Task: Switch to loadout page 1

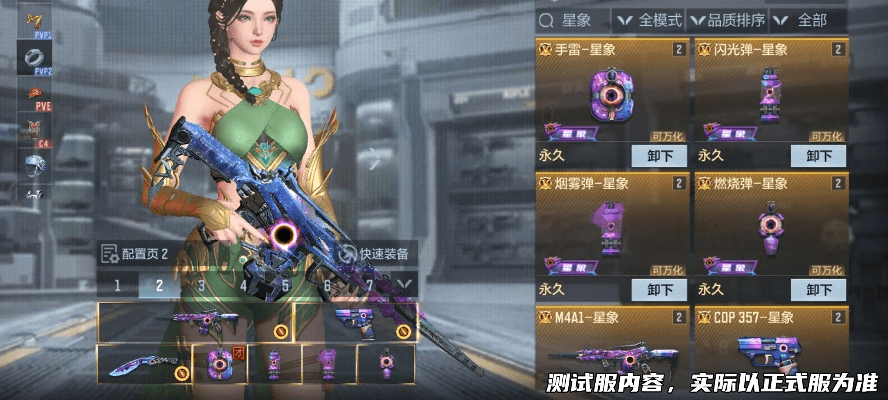Action: point(117,285)
